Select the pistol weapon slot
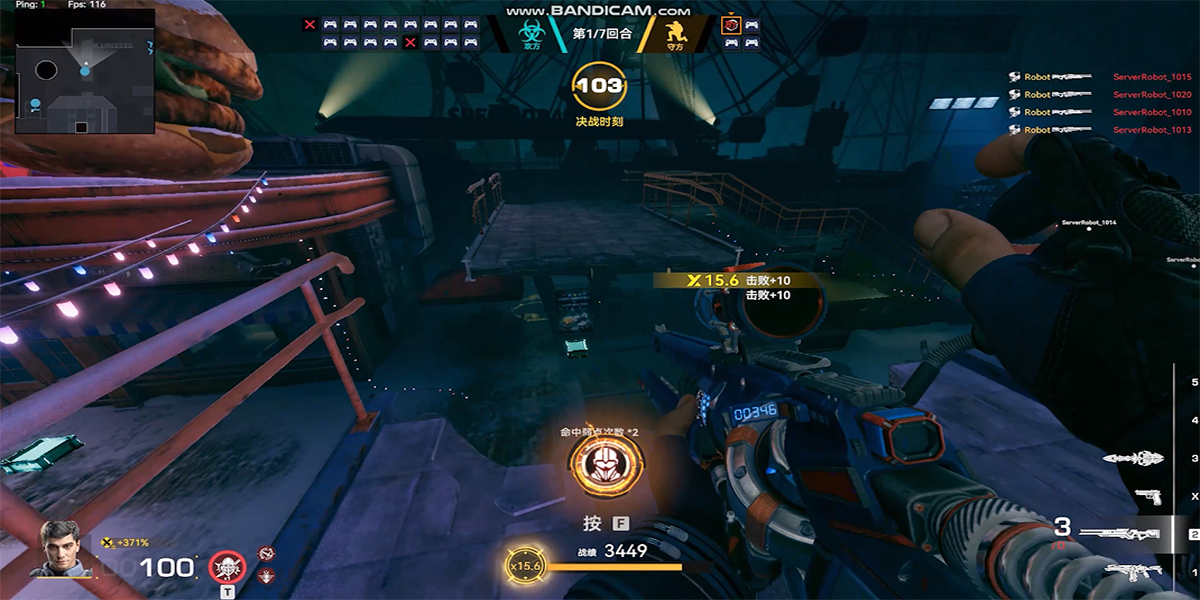1200x600 pixels. click(1147, 496)
